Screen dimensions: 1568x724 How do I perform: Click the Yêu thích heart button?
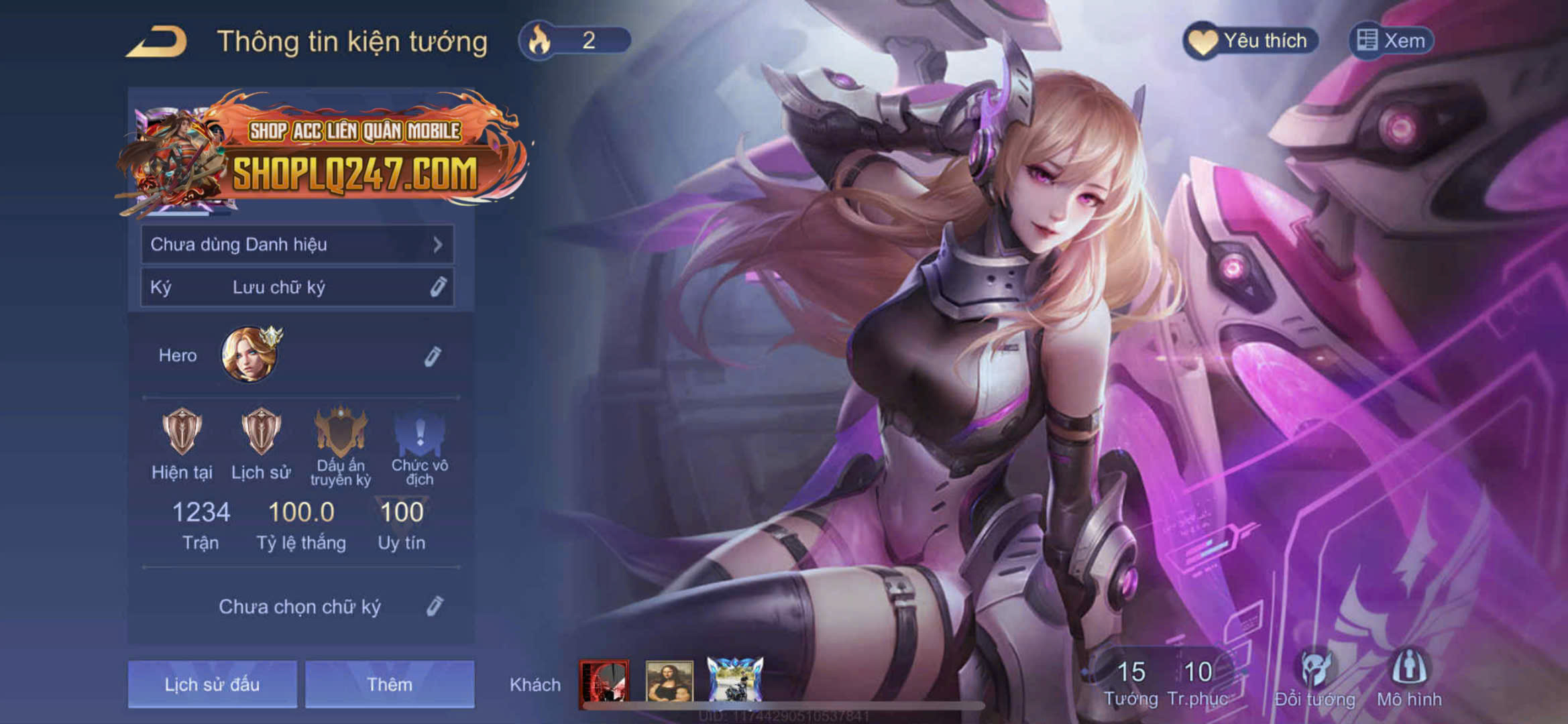[x=1250, y=41]
